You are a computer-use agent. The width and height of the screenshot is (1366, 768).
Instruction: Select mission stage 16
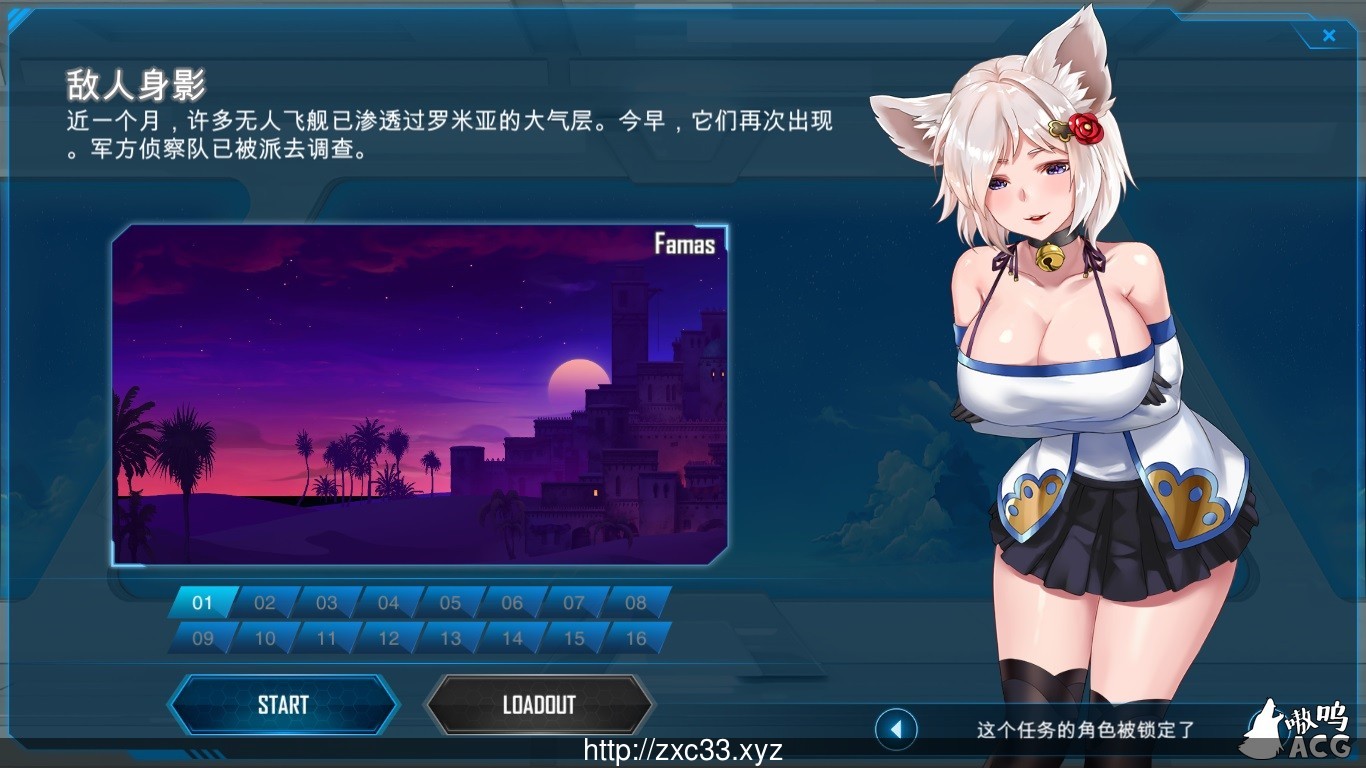tap(635, 638)
